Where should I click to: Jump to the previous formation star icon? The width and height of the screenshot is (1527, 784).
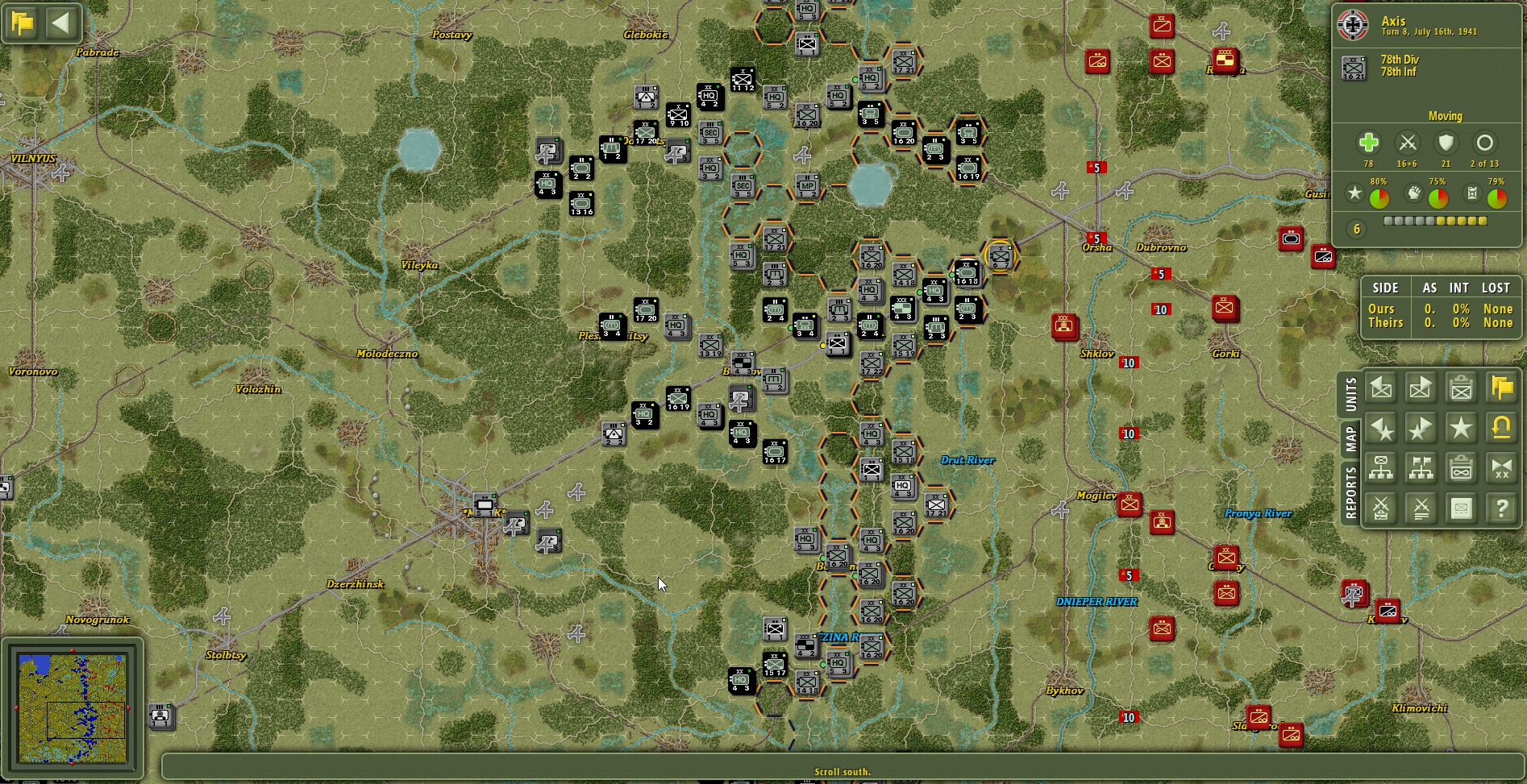(x=1381, y=429)
